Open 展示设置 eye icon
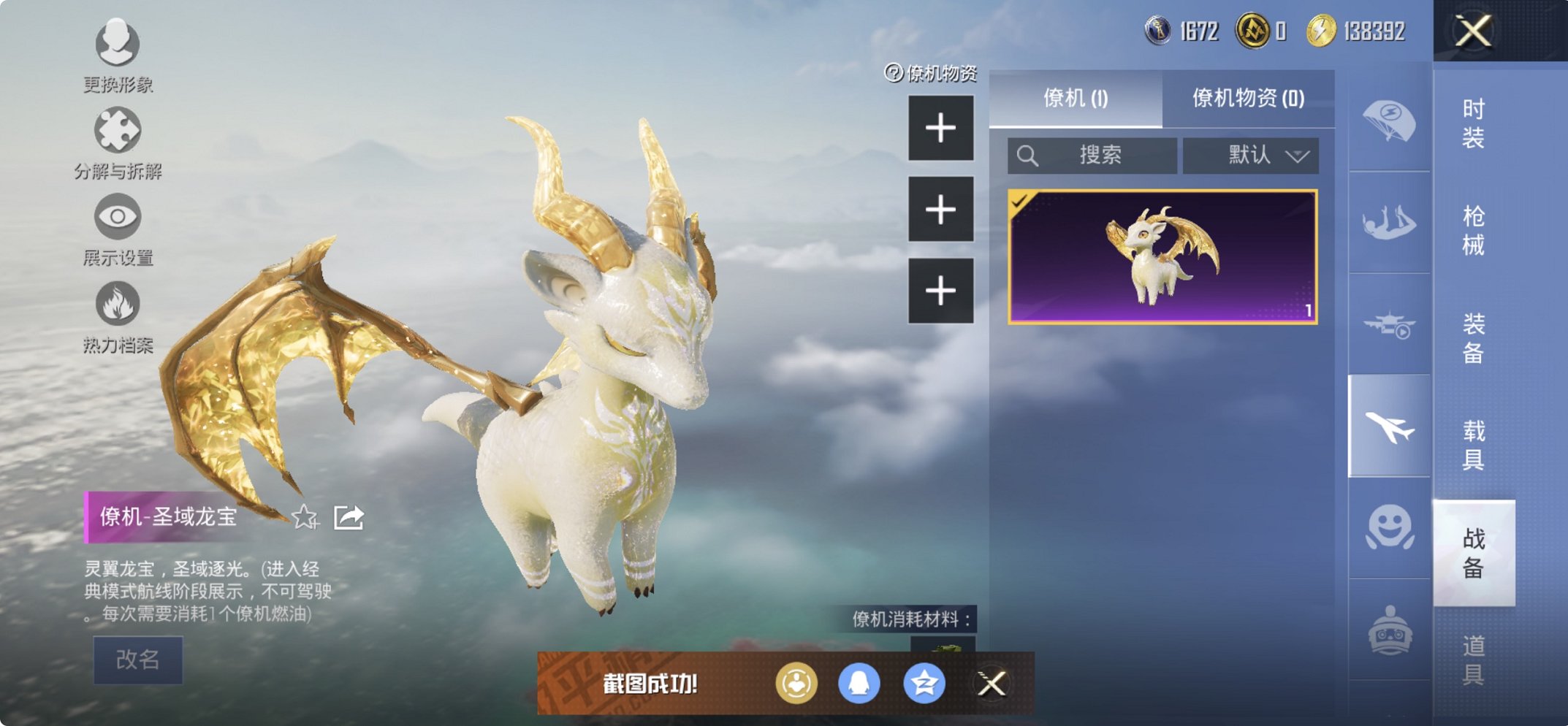Viewport: 1568px width, 726px height. click(x=117, y=218)
